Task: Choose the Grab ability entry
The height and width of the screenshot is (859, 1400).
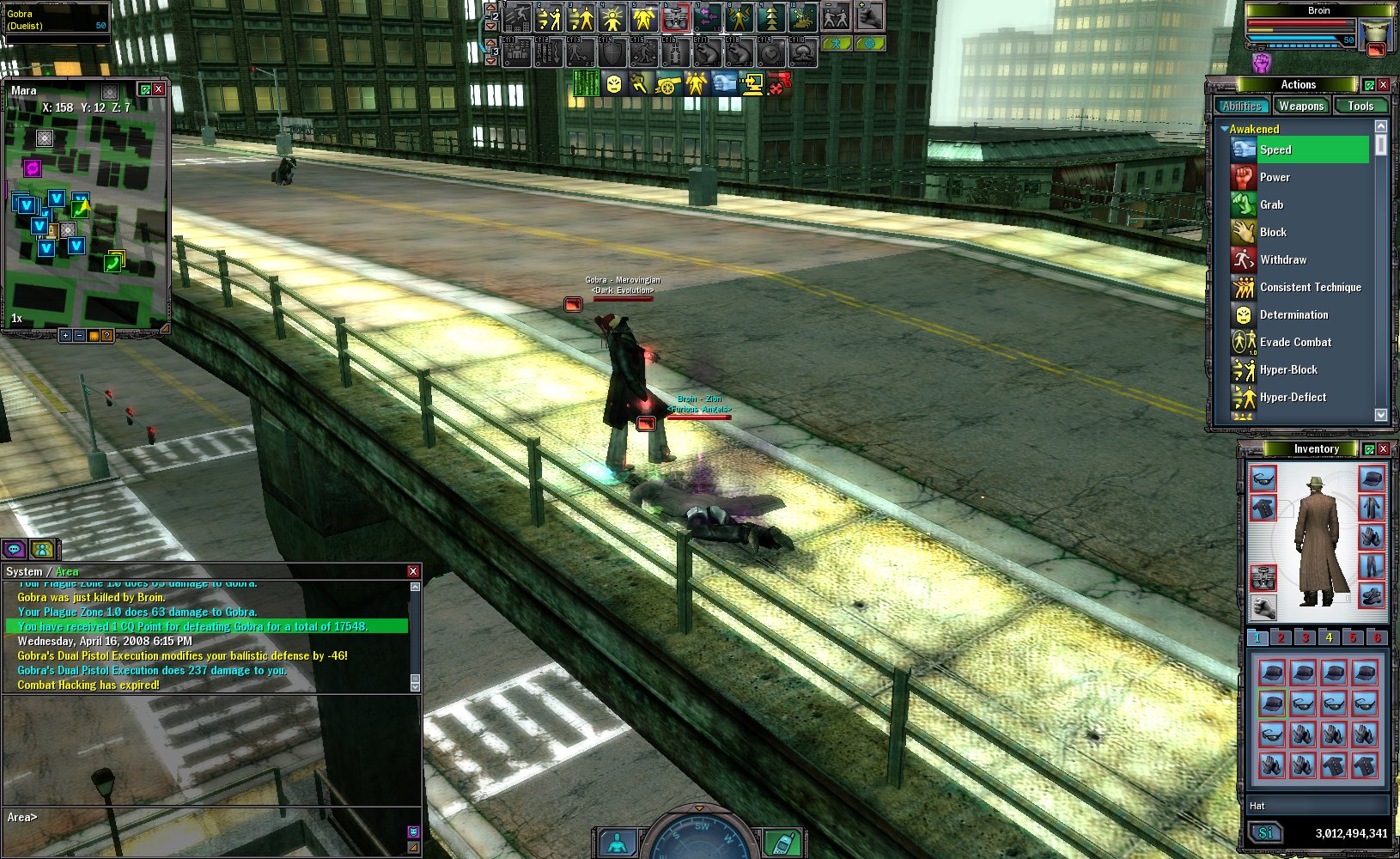Action: 1271,204
